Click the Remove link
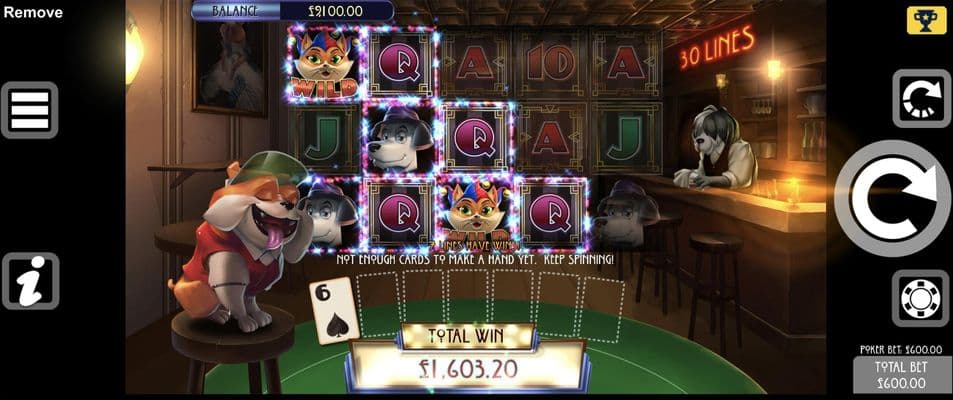This screenshot has width=953, height=400. point(32,13)
